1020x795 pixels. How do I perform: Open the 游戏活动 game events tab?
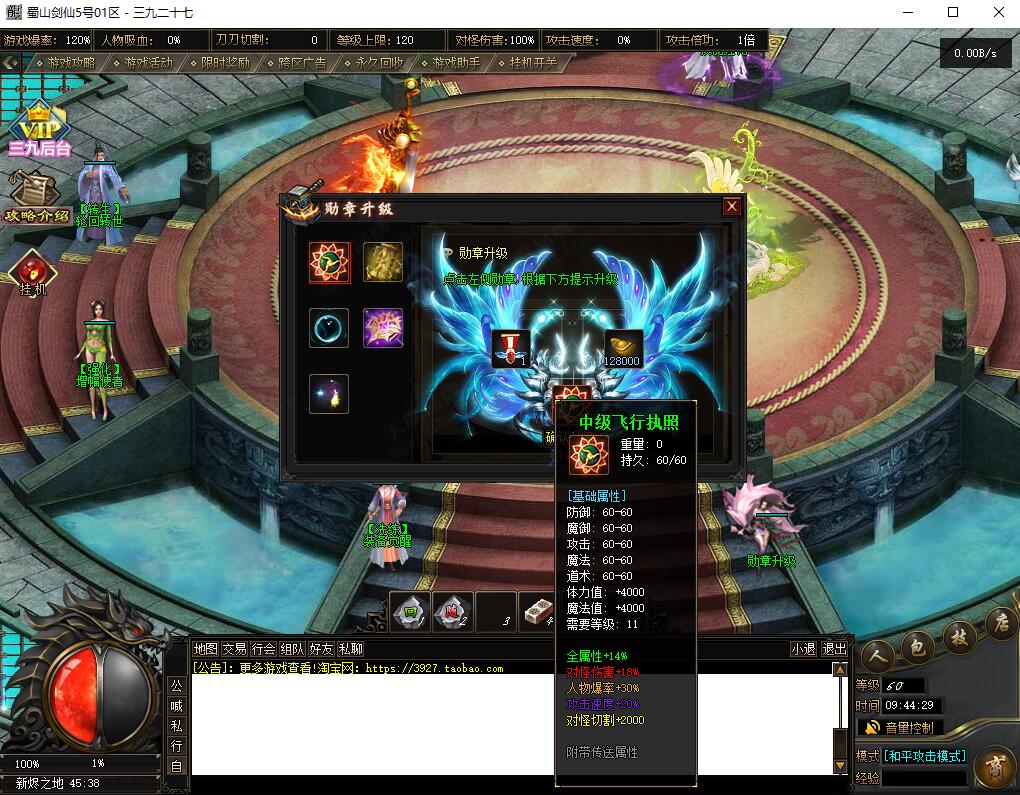[148, 62]
